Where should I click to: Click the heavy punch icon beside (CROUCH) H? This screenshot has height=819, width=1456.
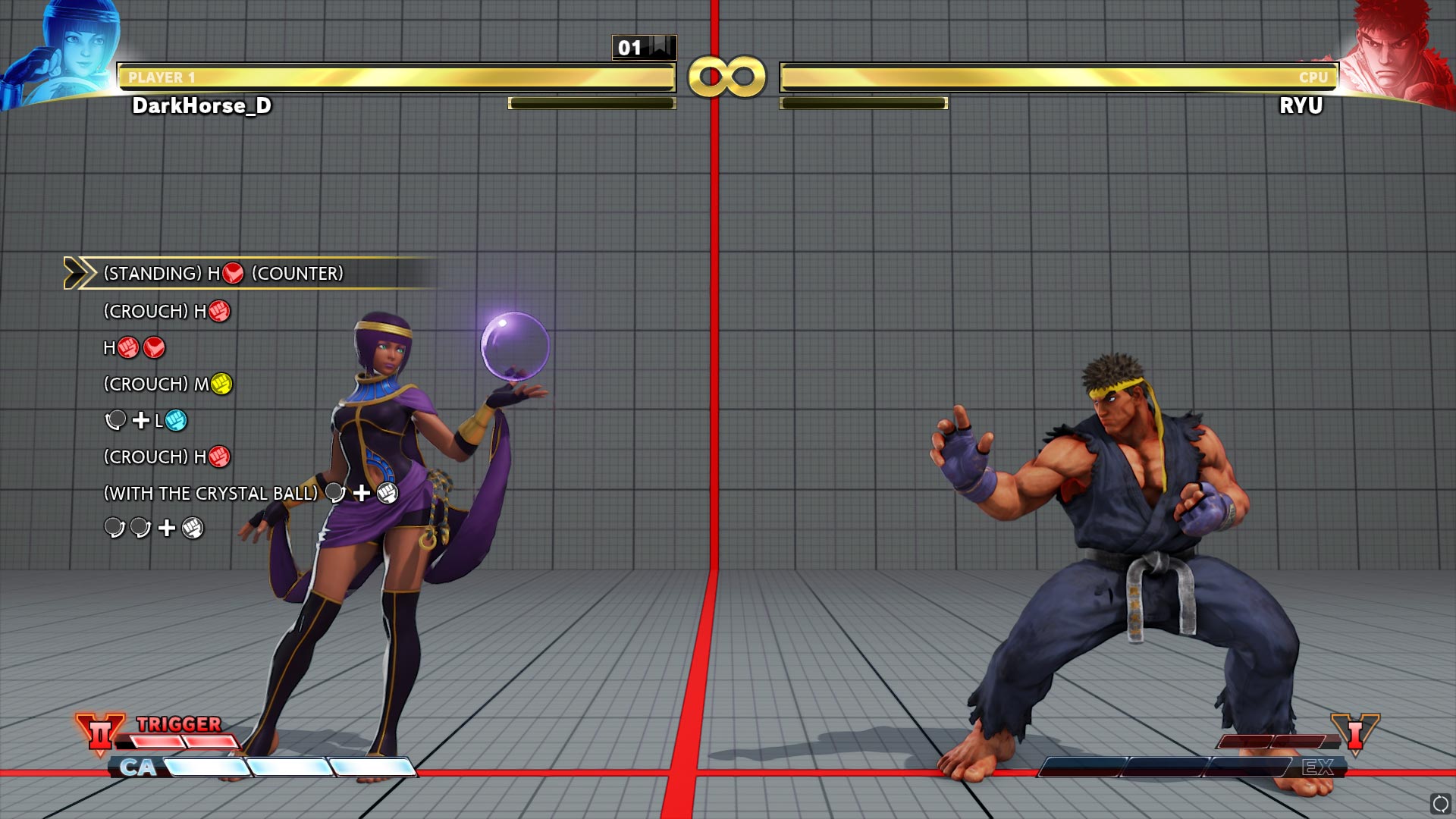218,311
